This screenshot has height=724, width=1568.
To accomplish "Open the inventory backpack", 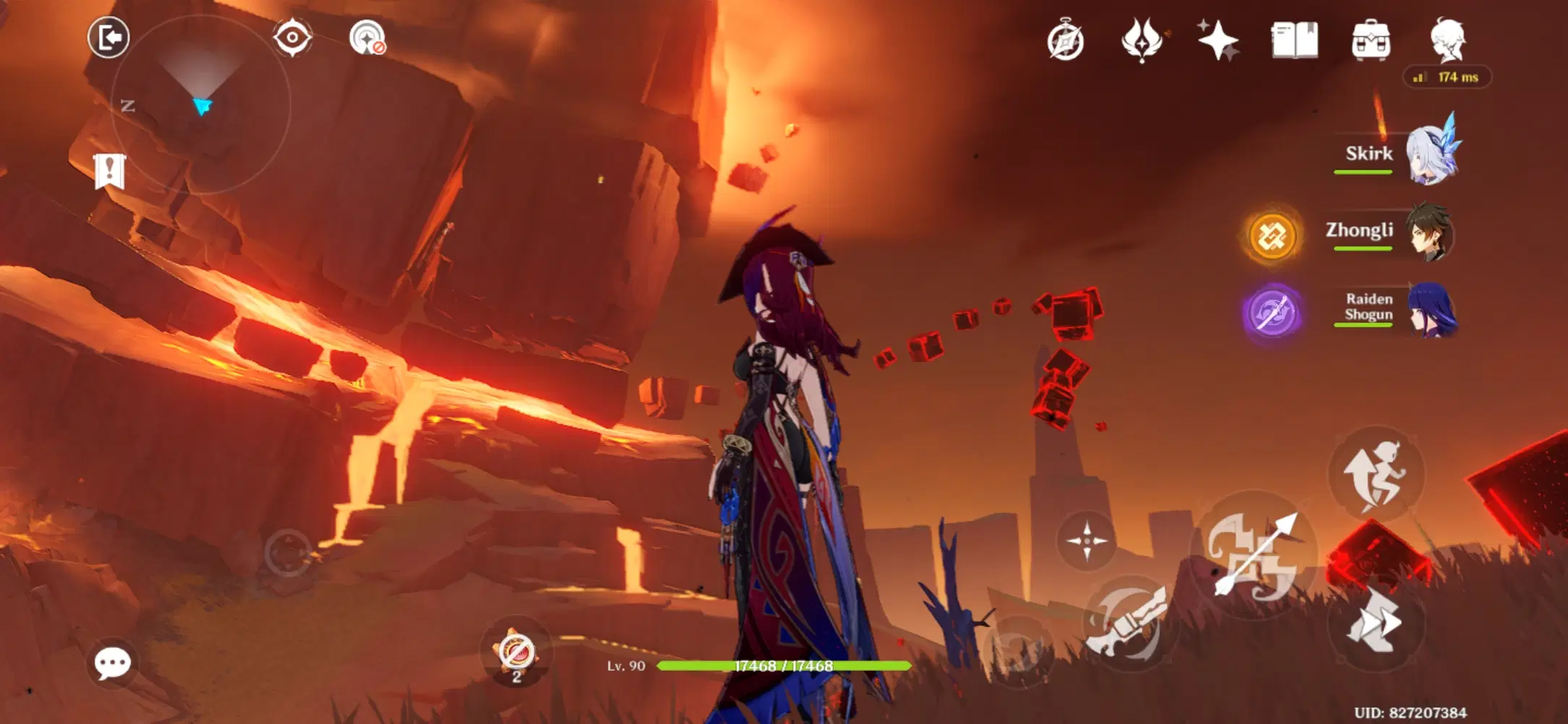I will [1372, 42].
